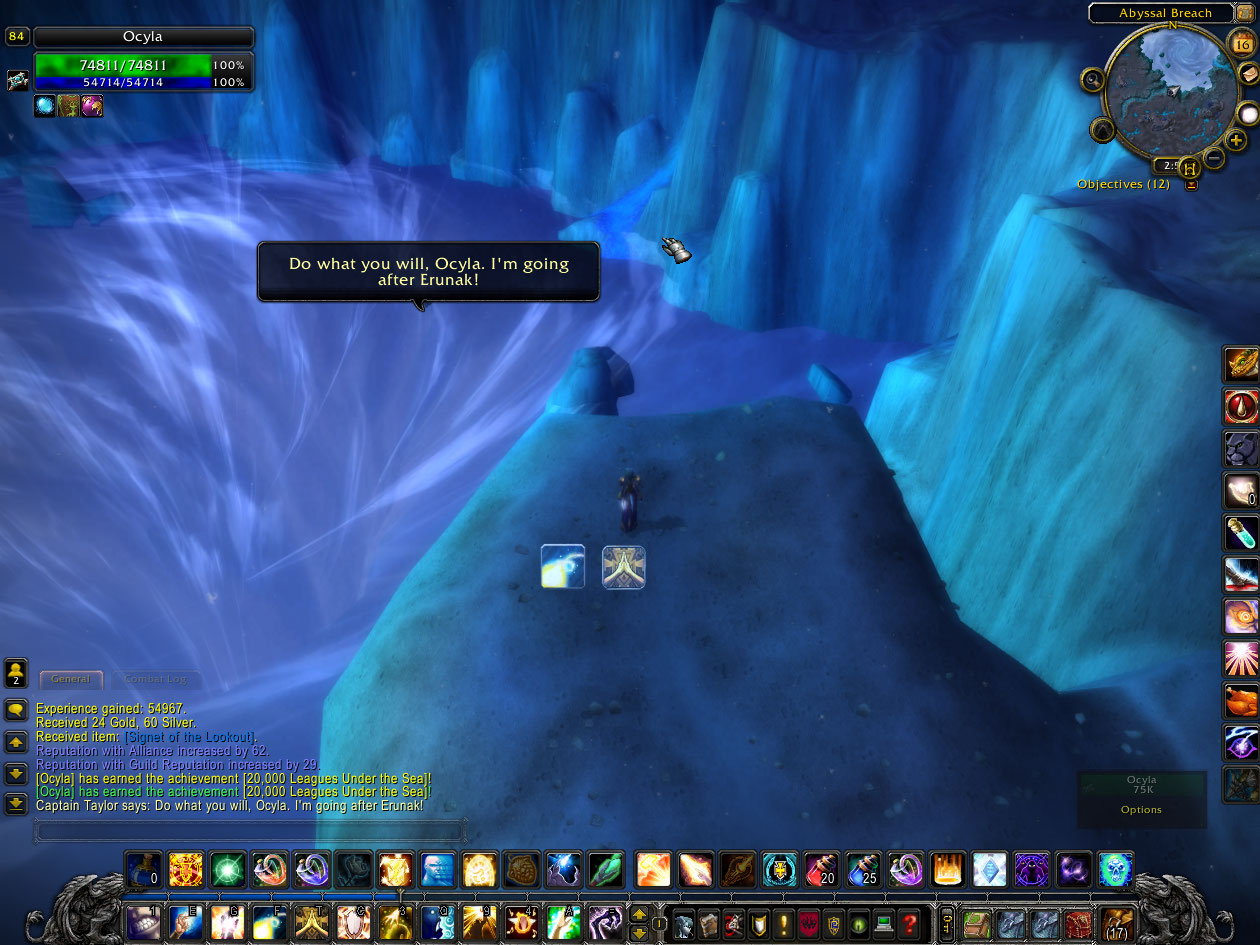Image resolution: width=1260 pixels, height=945 pixels.
Task: Collapse the Objectives tracker
Action: pyautogui.click(x=1191, y=184)
